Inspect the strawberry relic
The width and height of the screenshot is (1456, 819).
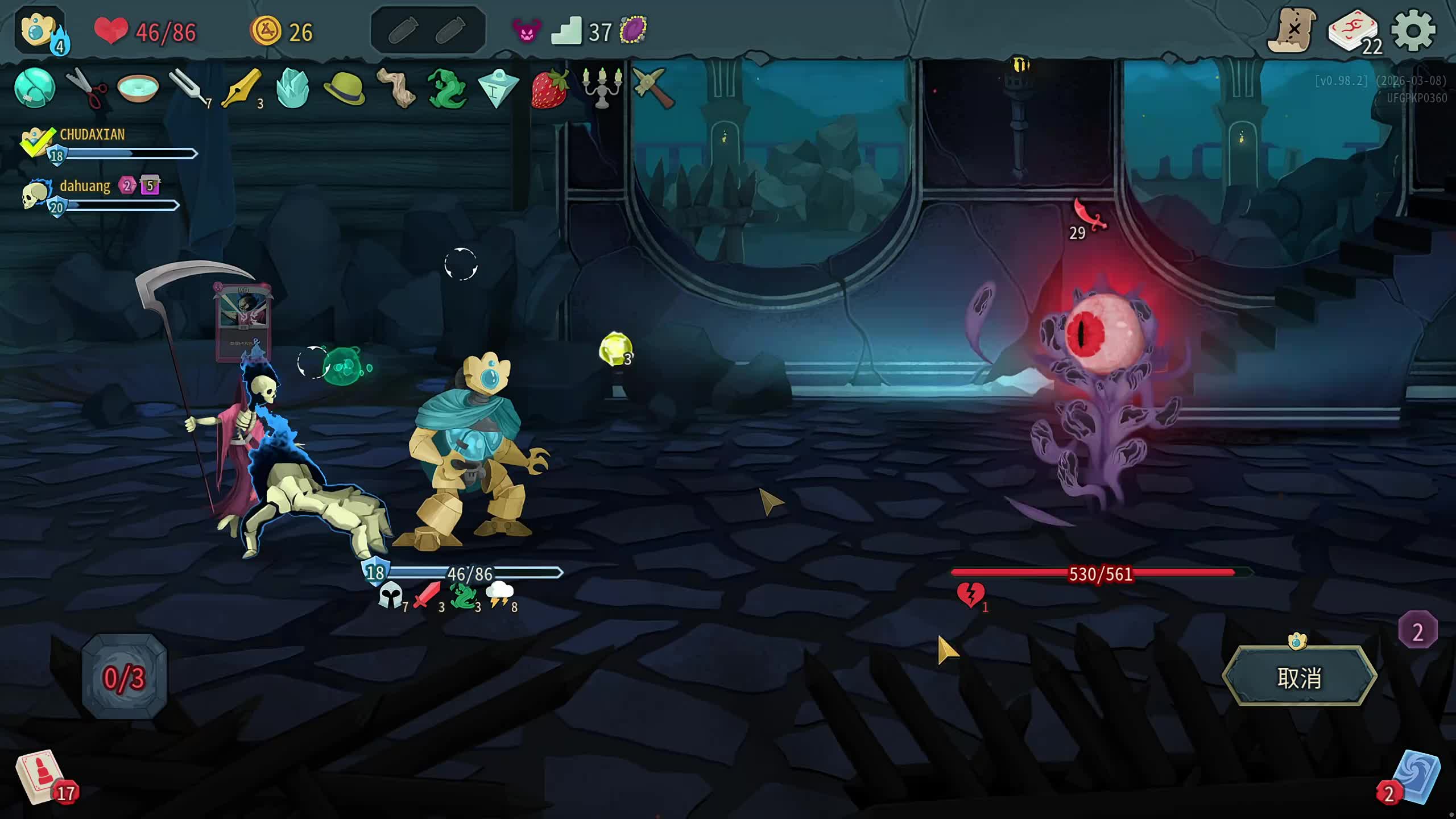[x=549, y=88]
